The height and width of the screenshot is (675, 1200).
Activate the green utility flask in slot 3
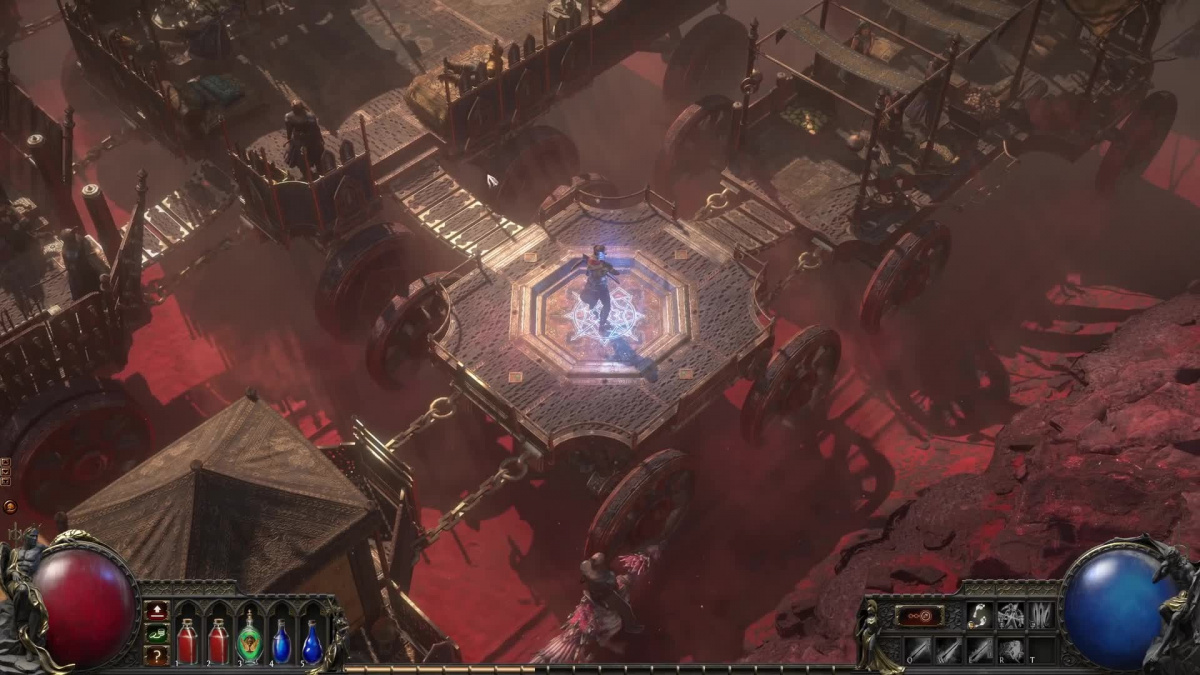click(x=249, y=641)
